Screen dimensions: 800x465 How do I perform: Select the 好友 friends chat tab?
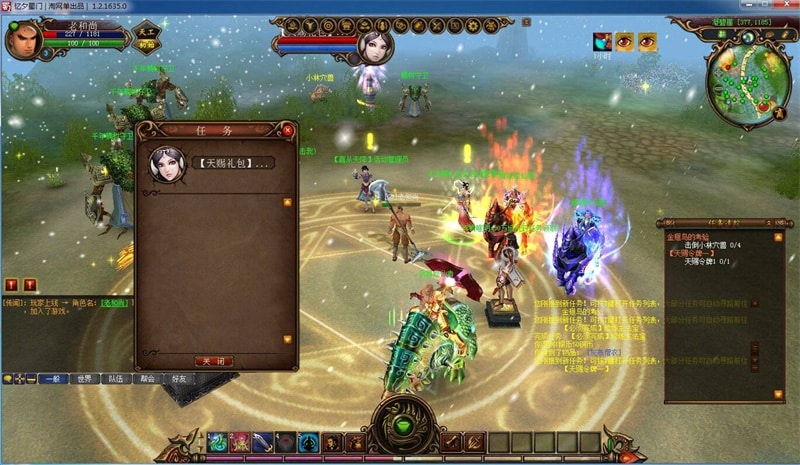pos(180,379)
